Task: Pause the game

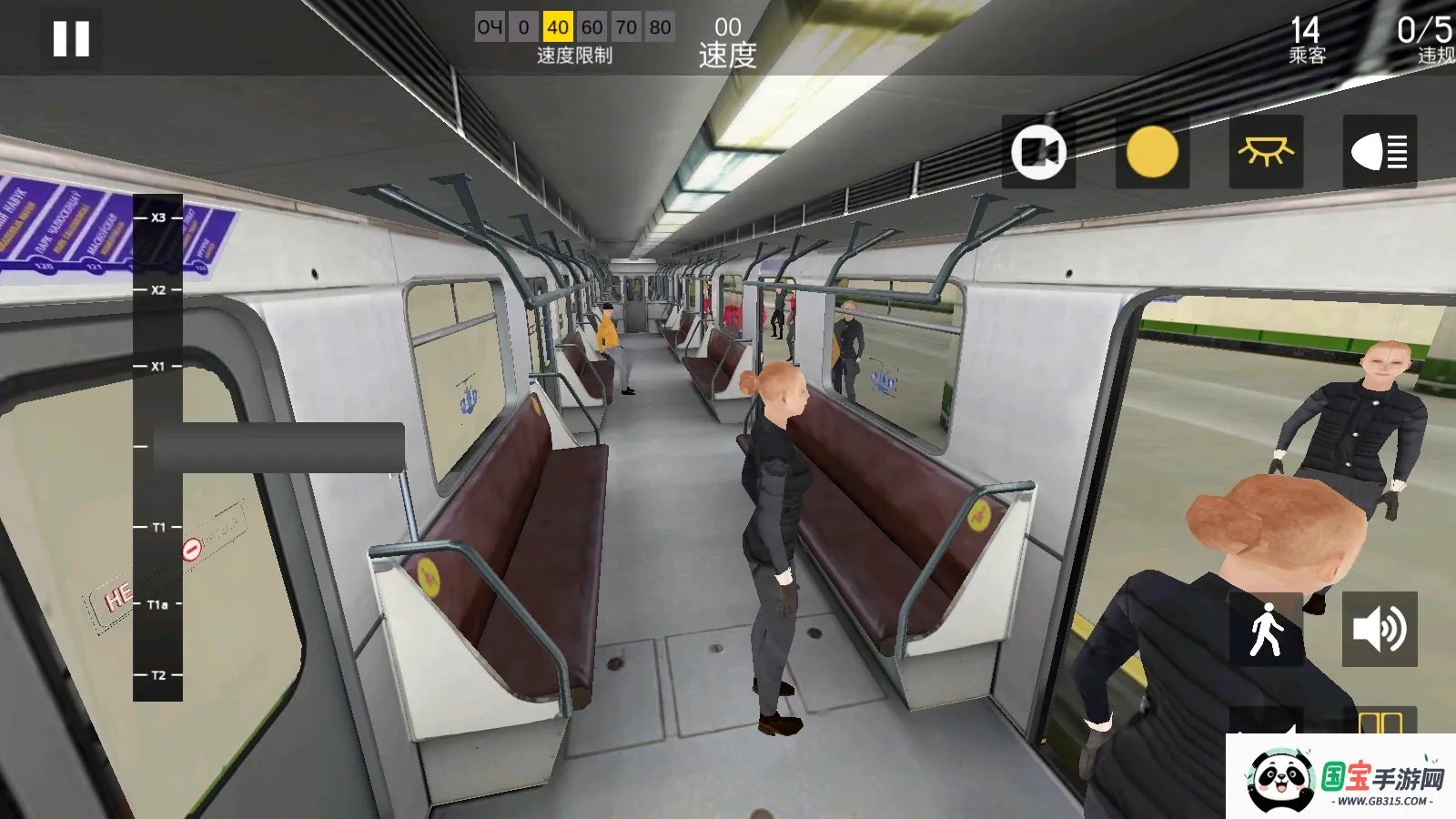Action: point(71,39)
